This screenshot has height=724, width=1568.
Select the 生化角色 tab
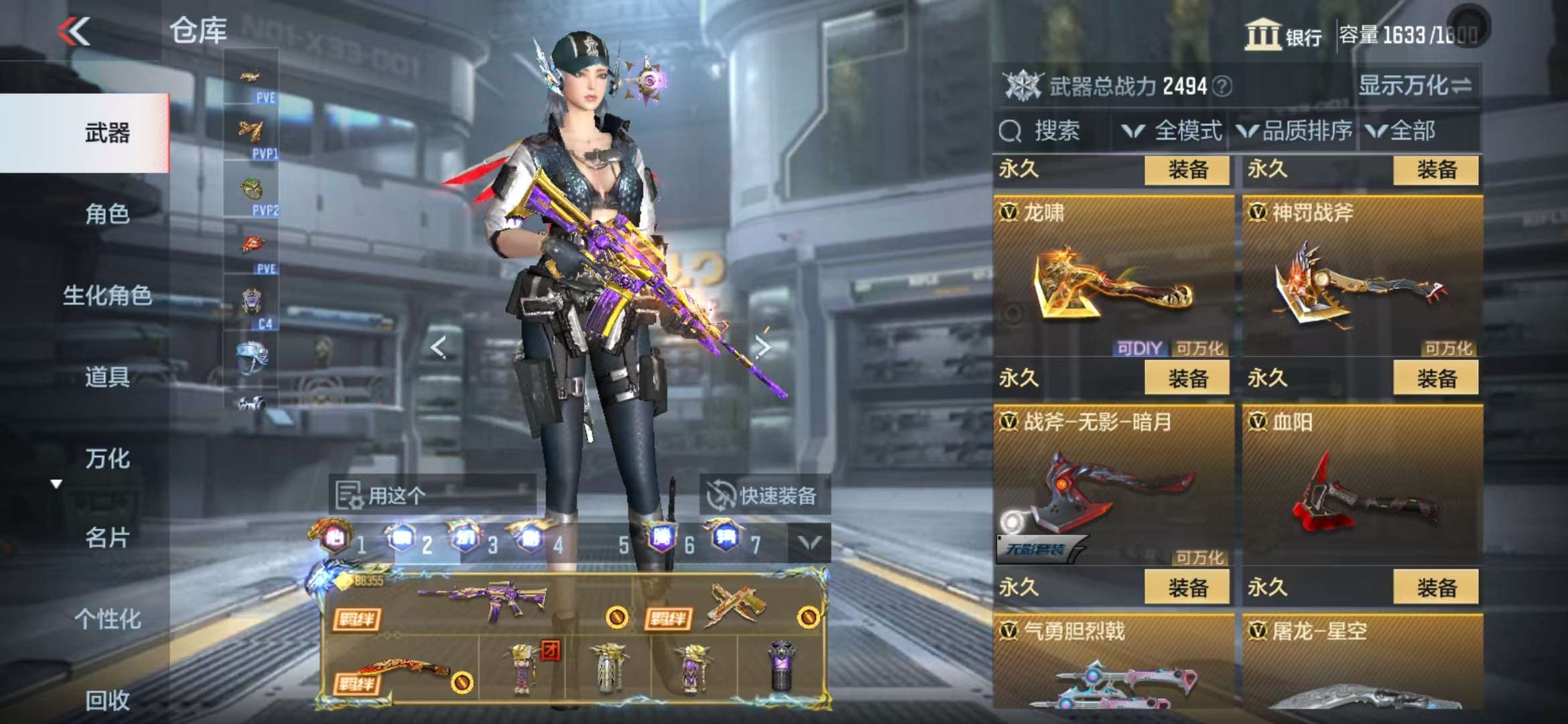point(107,296)
